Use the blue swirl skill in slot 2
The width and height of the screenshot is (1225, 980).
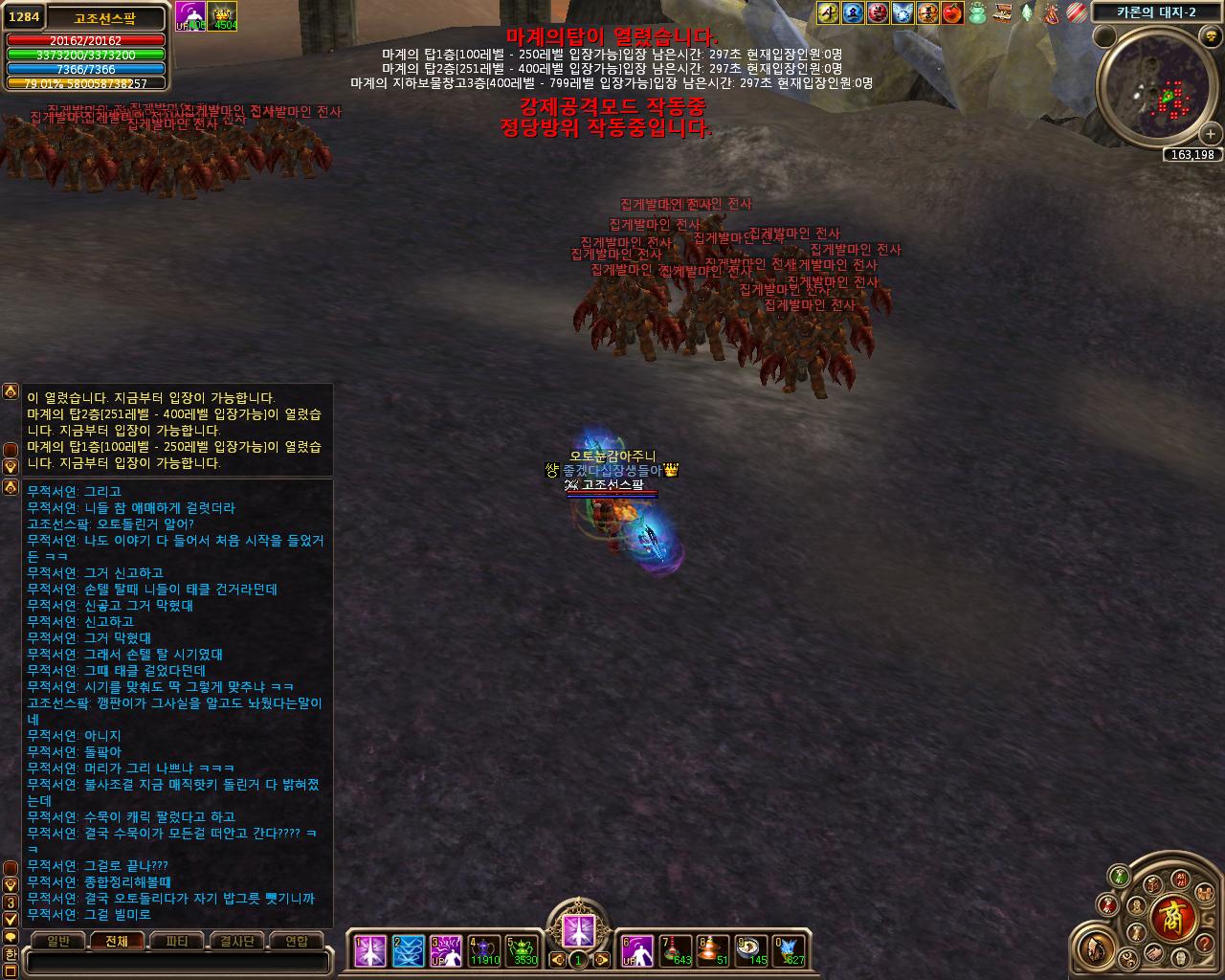click(x=408, y=951)
